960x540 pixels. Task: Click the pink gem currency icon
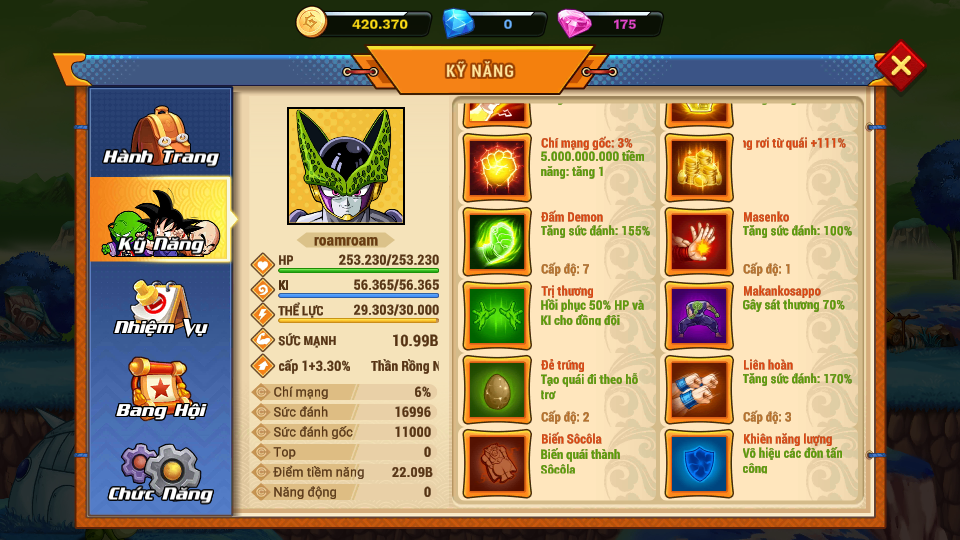[574, 22]
